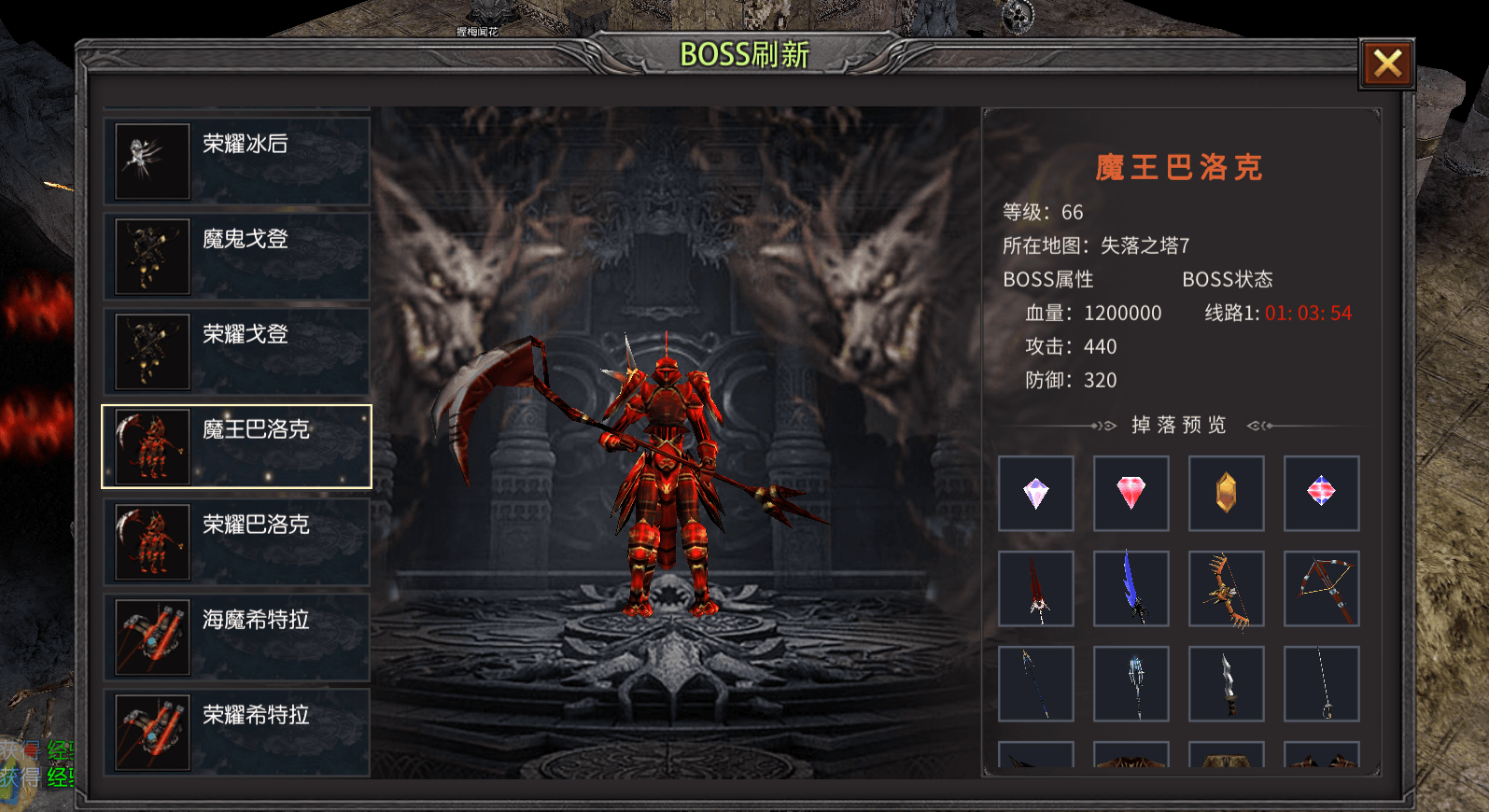Inspect the pink ruby gem drop
Viewport: 1489px width, 812px height.
pos(1131,494)
